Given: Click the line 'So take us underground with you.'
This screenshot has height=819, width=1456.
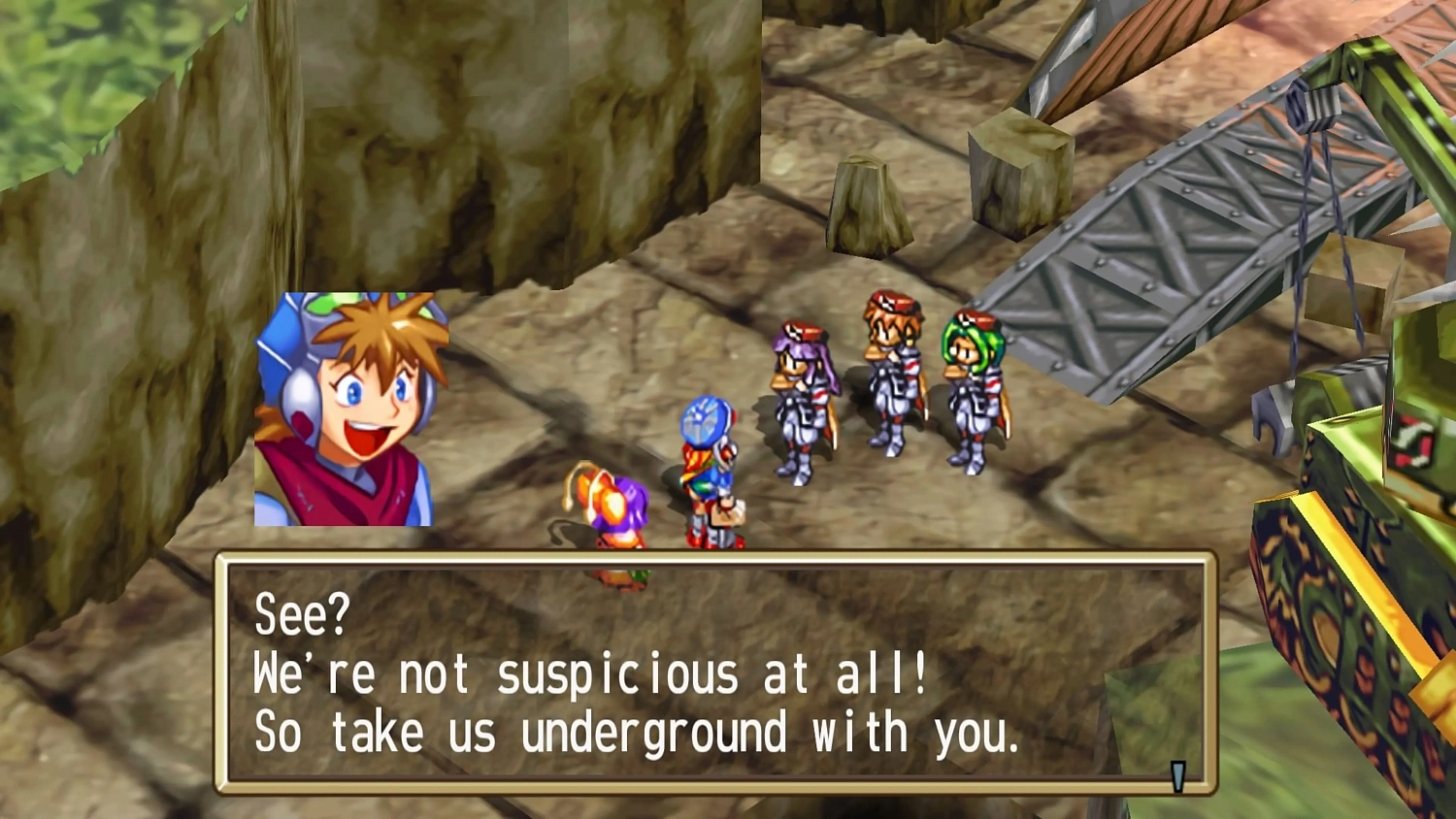Looking at the screenshot, I should click(636, 733).
